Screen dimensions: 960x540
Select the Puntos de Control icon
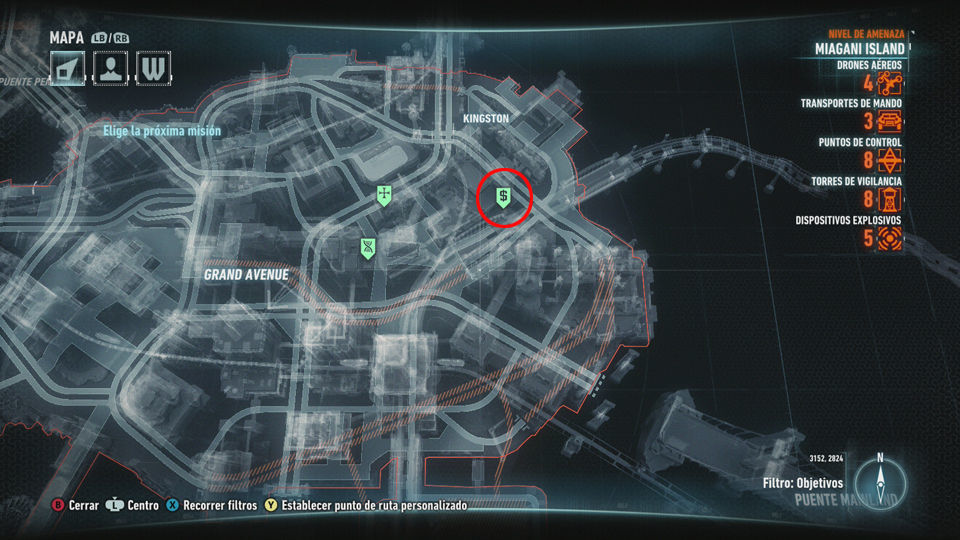click(890, 161)
